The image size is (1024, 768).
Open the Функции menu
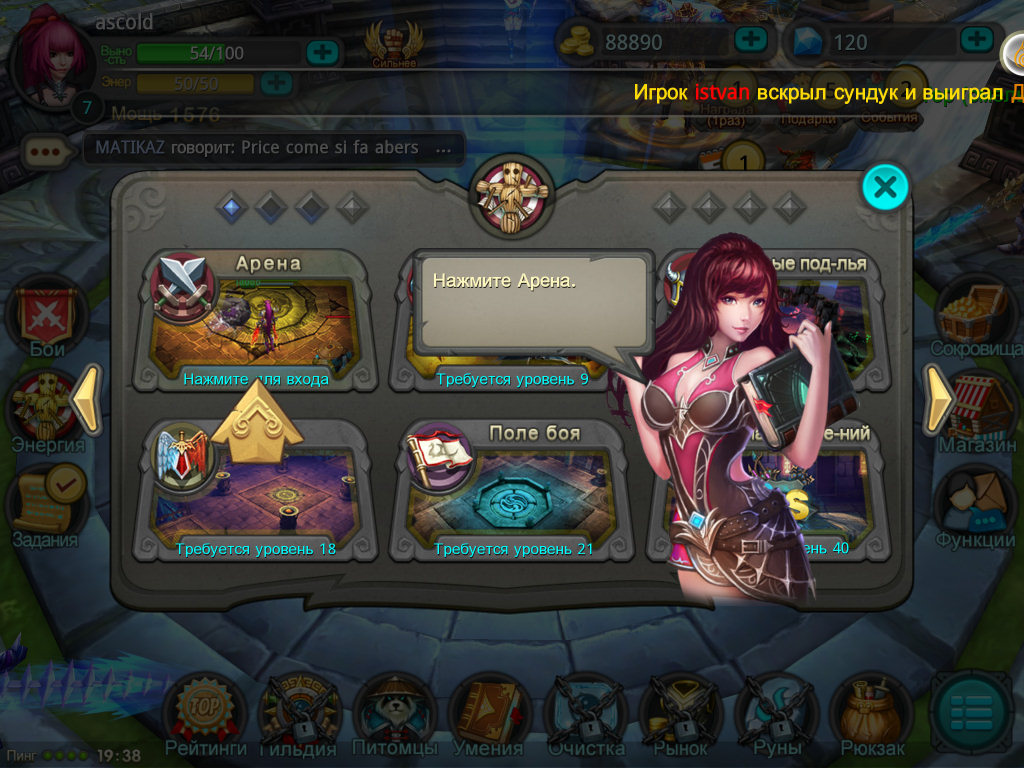click(976, 505)
